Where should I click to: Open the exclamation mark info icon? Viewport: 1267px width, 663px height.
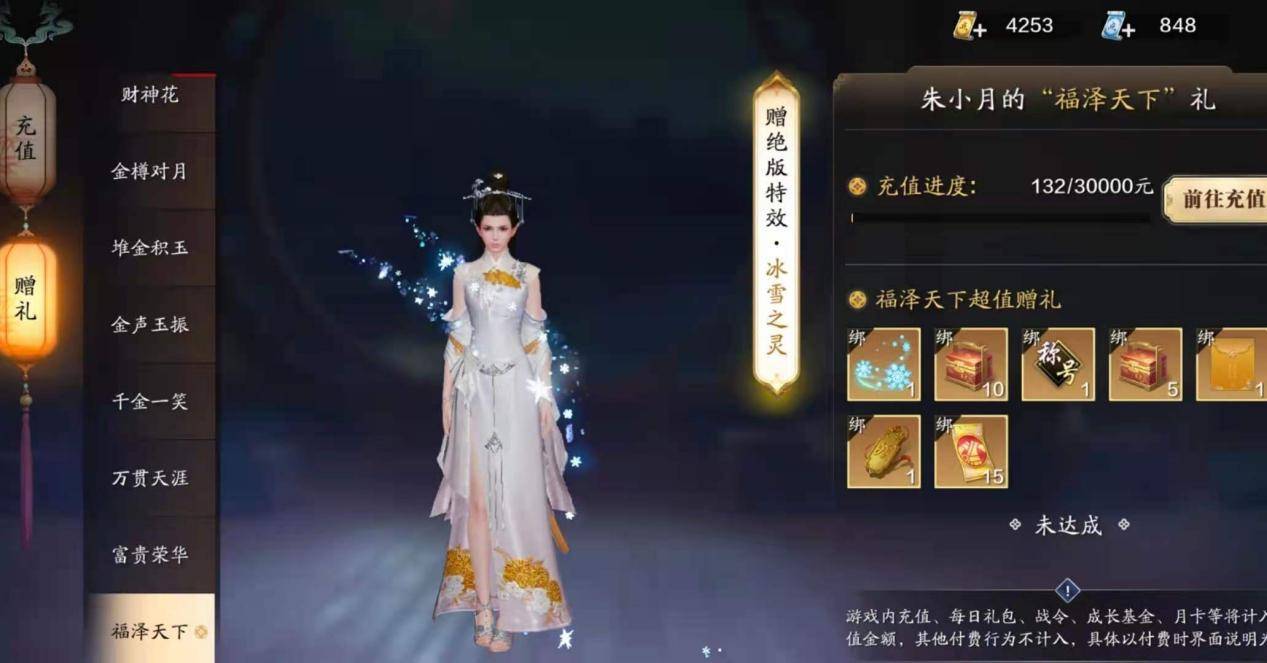click(1068, 591)
